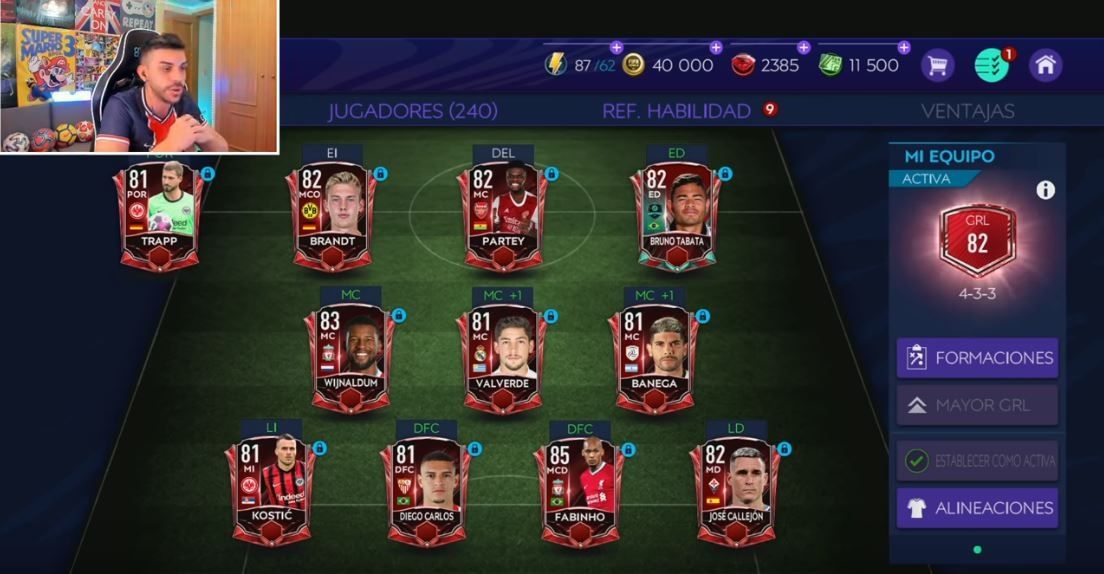
Task: Pick the Bruno Tabata card
Action: 676,216
